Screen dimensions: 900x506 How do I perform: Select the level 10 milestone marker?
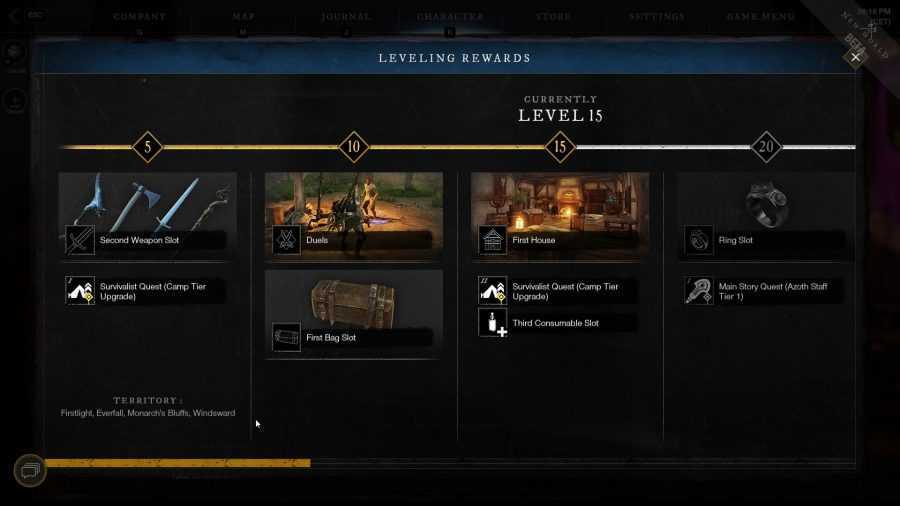353,147
